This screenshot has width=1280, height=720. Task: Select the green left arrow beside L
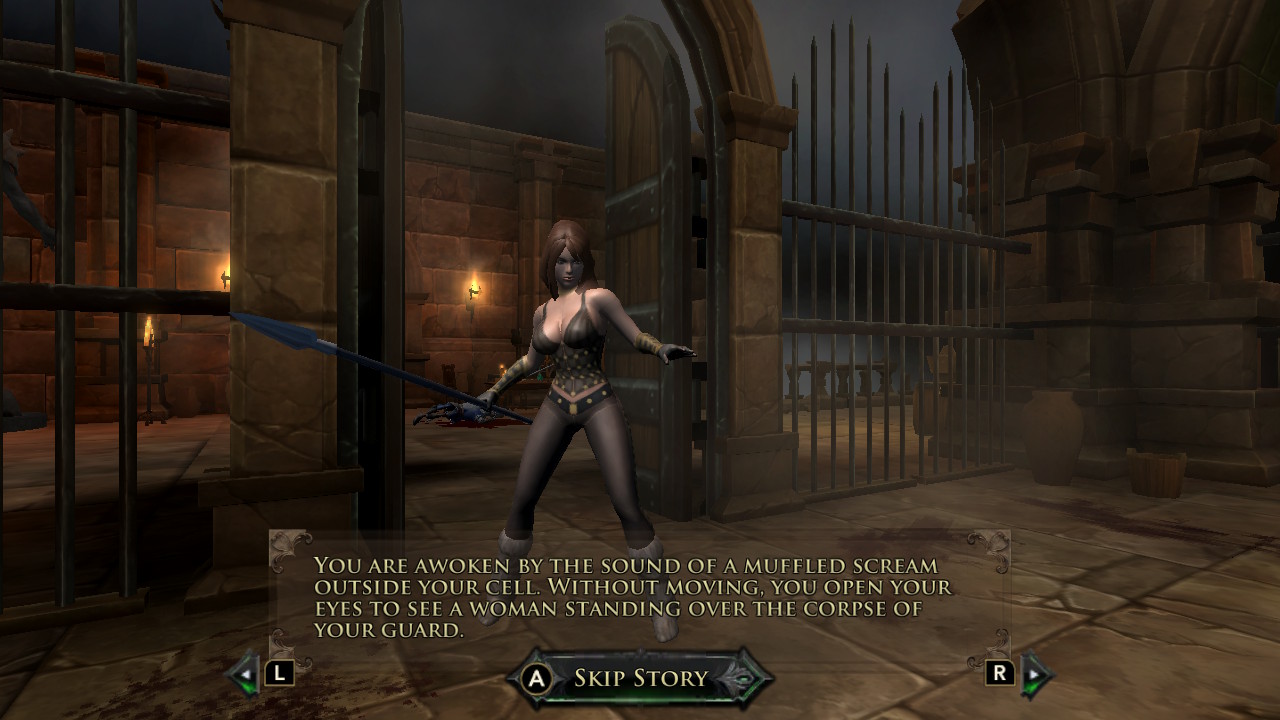coord(239,678)
